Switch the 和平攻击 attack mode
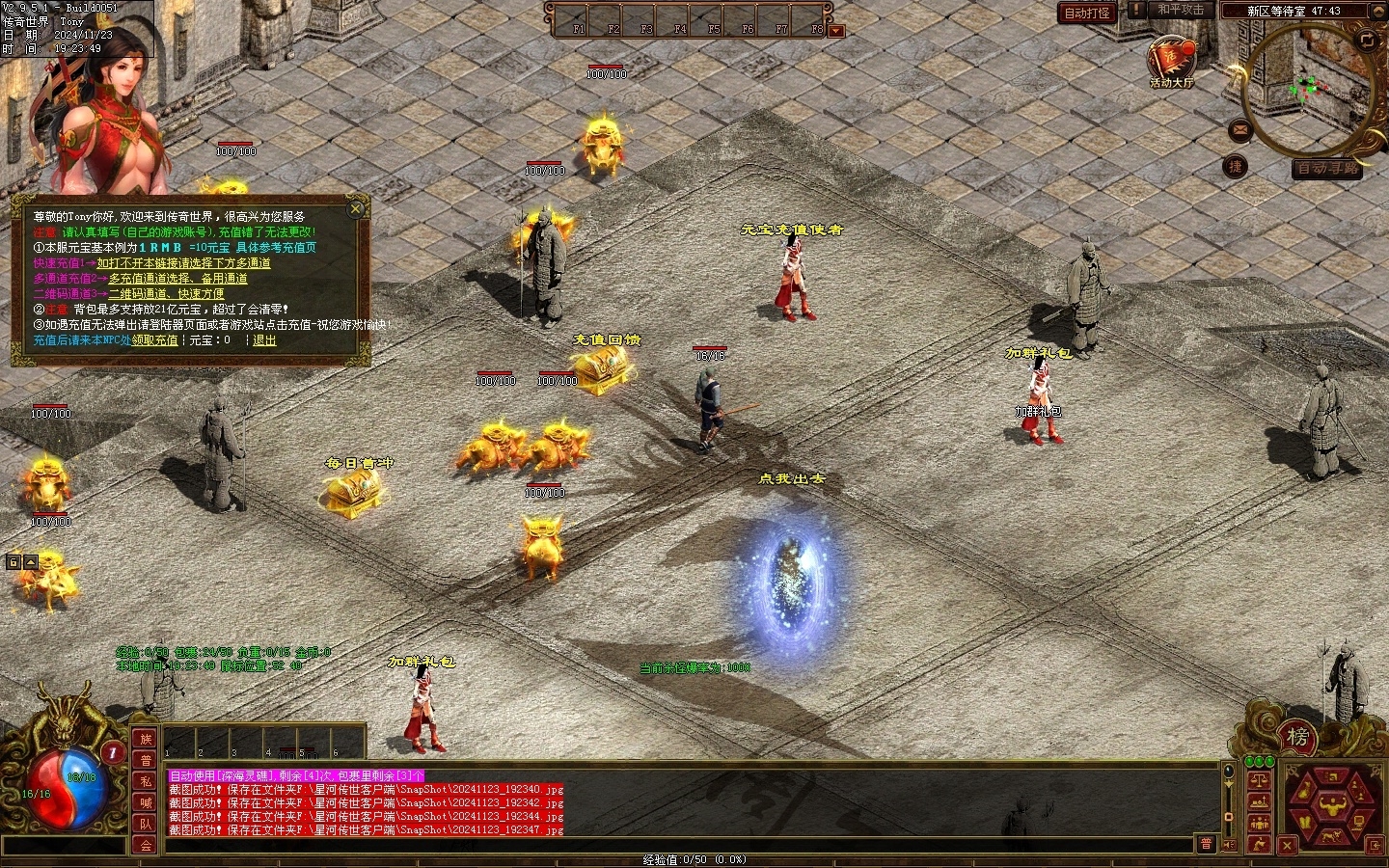 (1180, 10)
